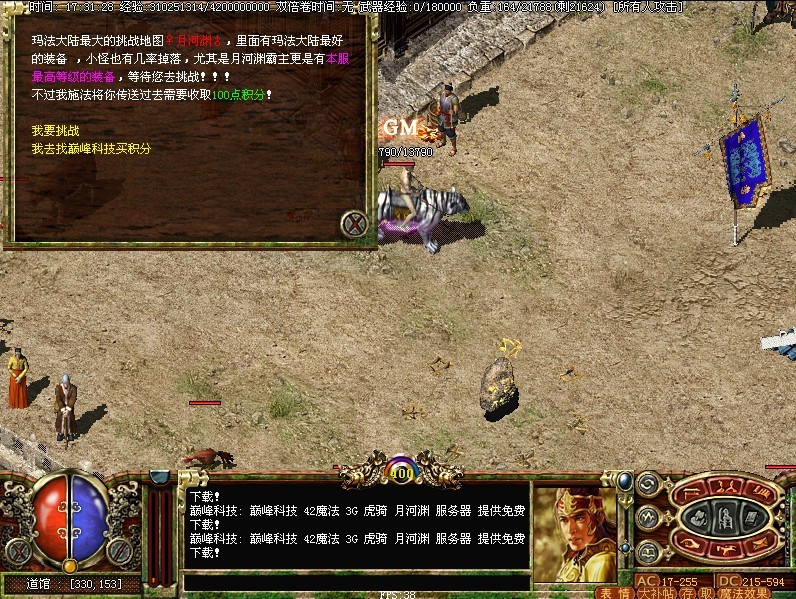Open the grey book skills icon
The image size is (796, 599).
coord(749,517)
